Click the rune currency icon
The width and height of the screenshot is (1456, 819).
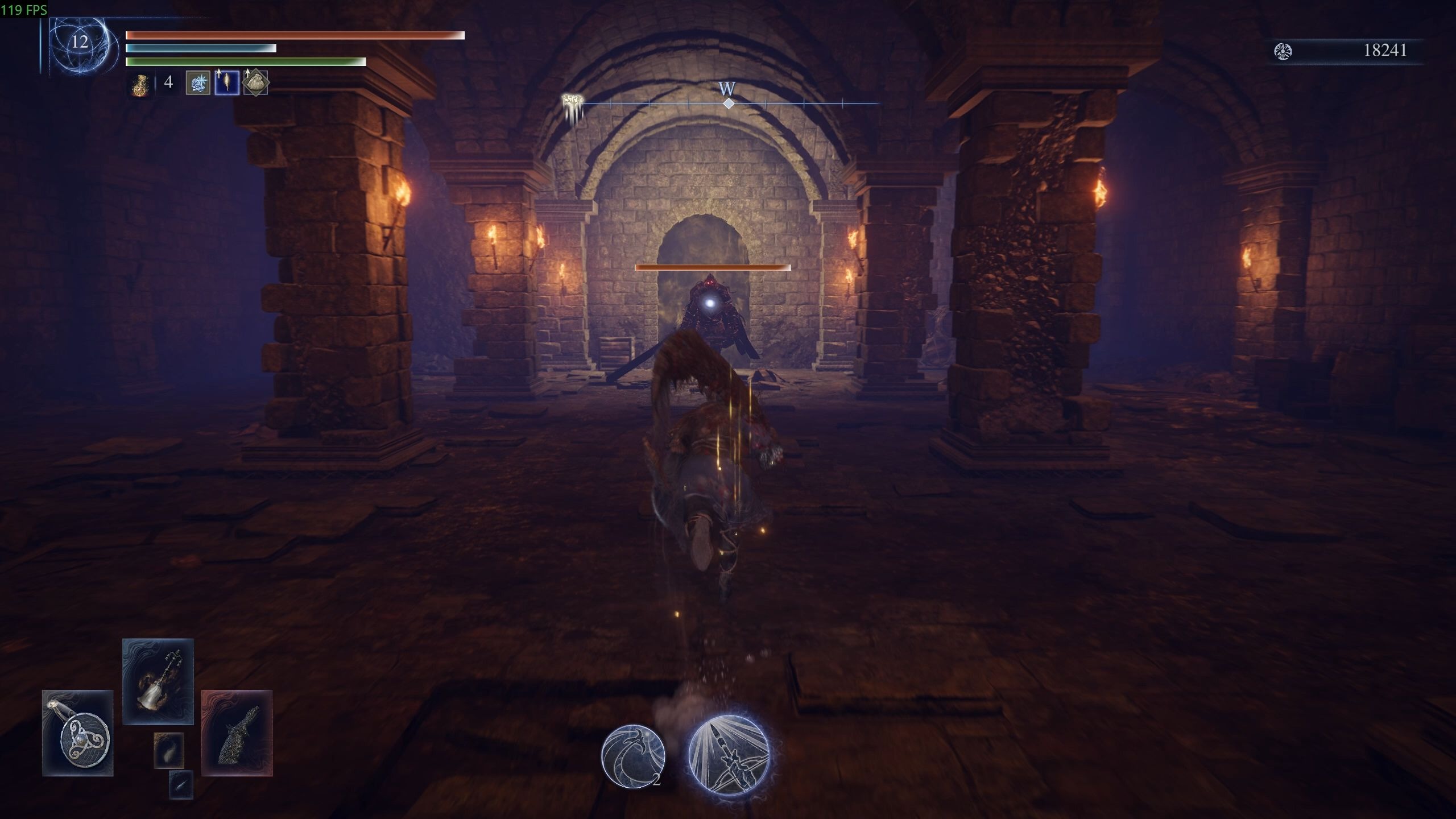[x=1283, y=51]
